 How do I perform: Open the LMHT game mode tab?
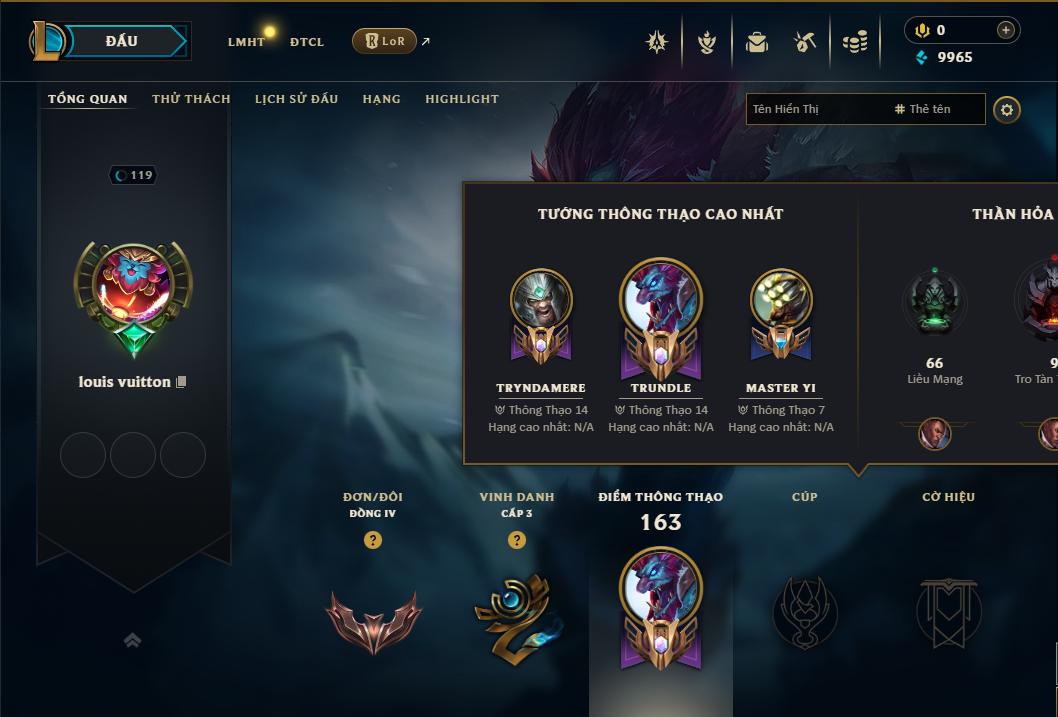(246, 42)
